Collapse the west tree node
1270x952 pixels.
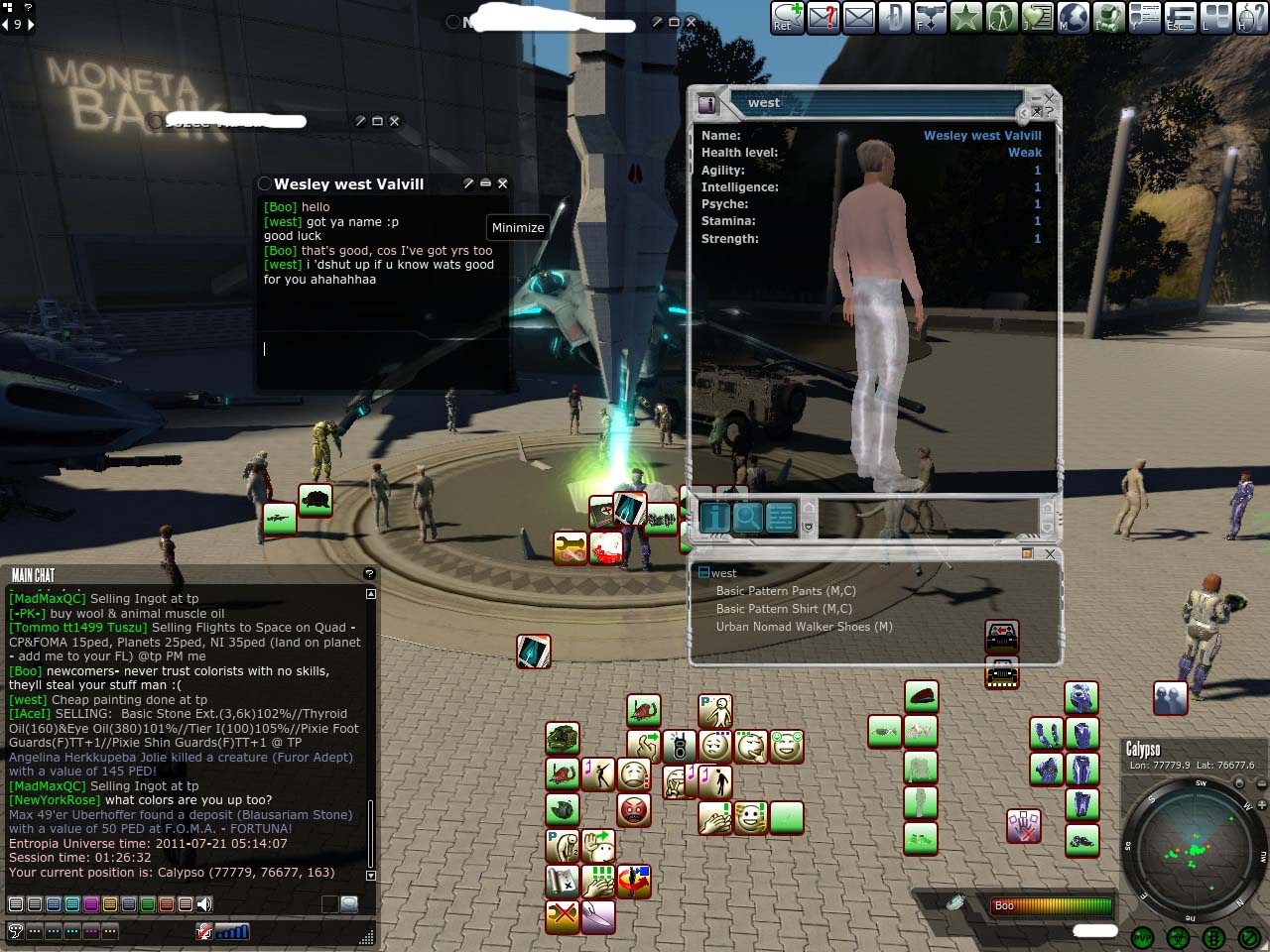pyautogui.click(x=703, y=573)
